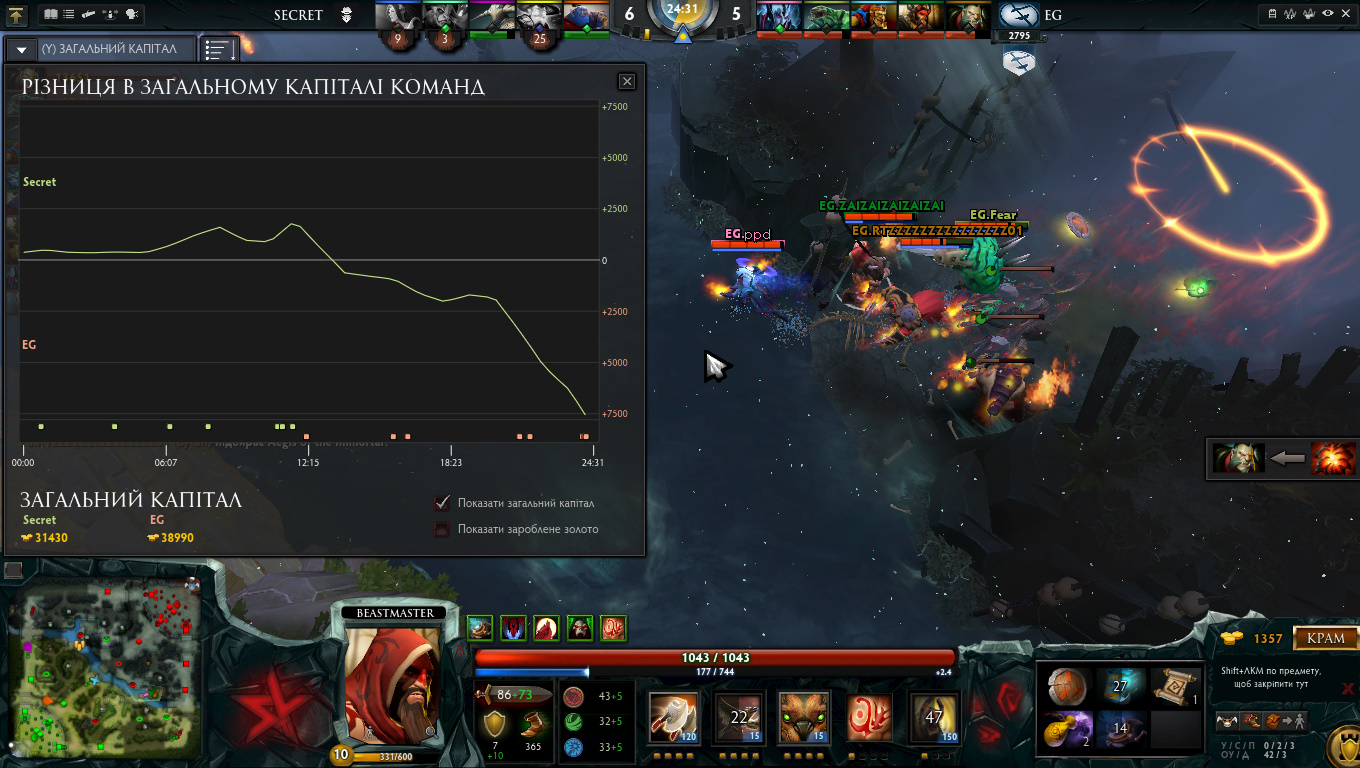This screenshot has width=1360, height=768.
Task: Open the scoreboard list icon beside the dropdown
Action: (x=219, y=49)
